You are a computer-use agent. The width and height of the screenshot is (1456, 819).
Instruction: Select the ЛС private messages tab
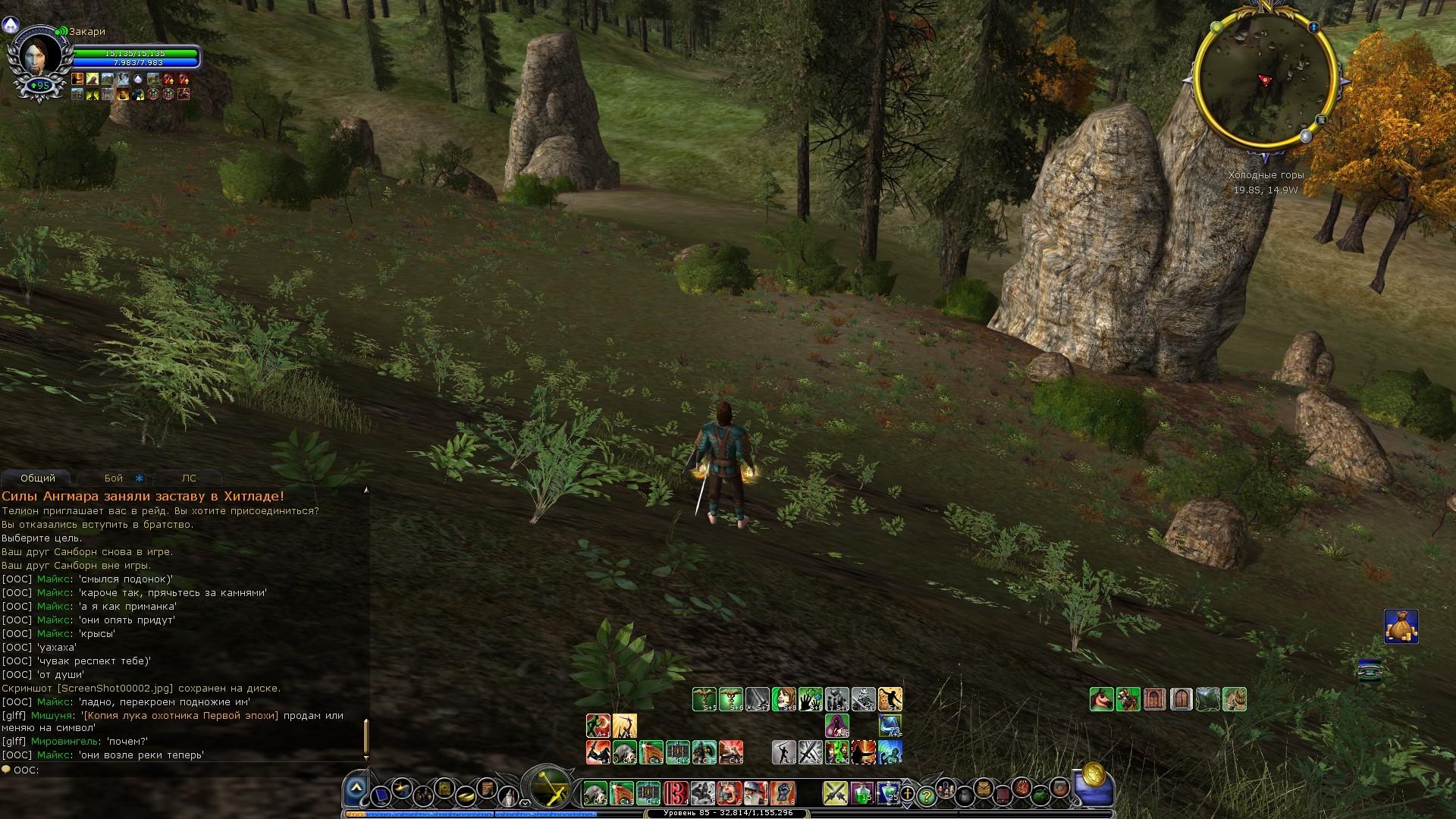[x=189, y=479]
